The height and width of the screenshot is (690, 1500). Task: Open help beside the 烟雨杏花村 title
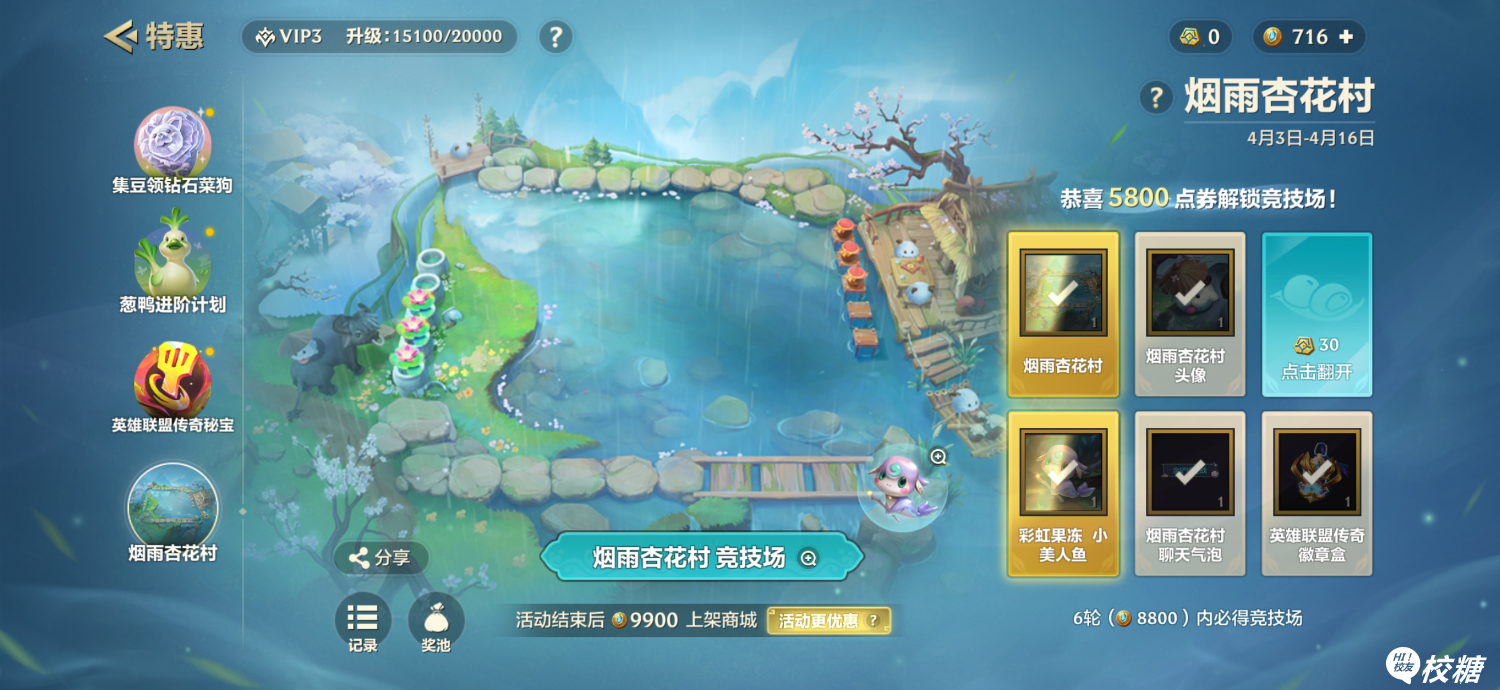click(x=1156, y=97)
